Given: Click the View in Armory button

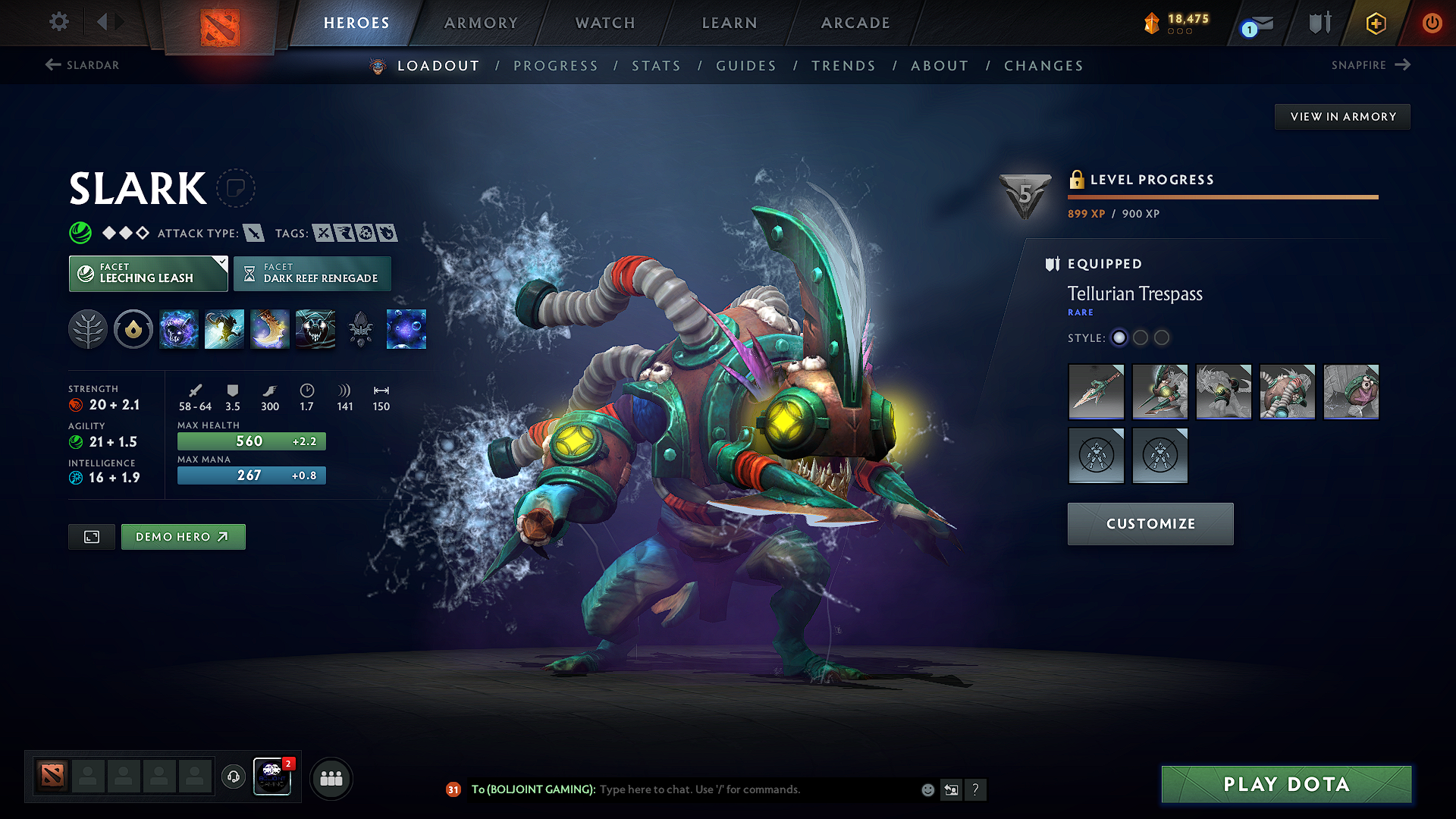Looking at the screenshot, I should [x=1343, y=117].
